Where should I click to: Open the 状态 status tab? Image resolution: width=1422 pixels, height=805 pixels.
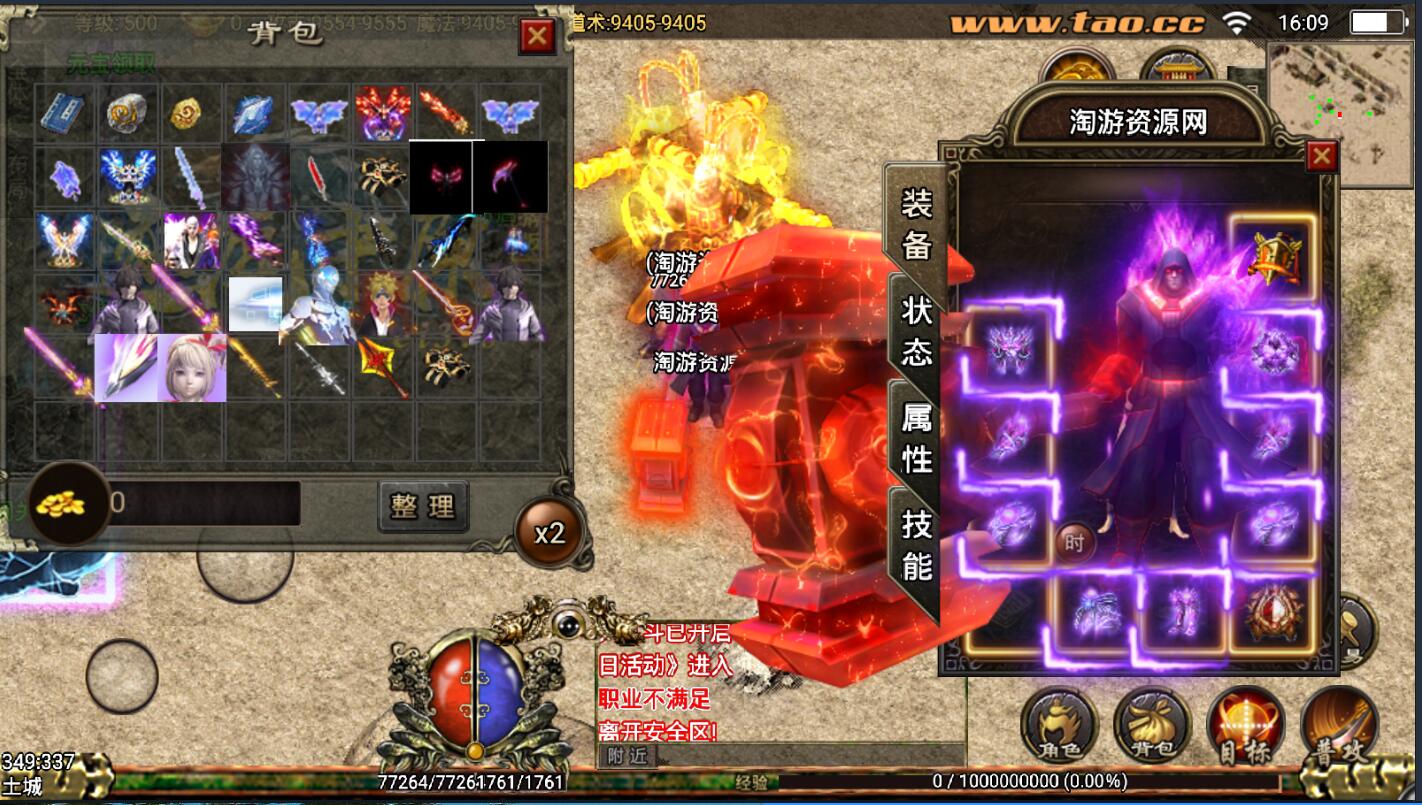(916, 332)
